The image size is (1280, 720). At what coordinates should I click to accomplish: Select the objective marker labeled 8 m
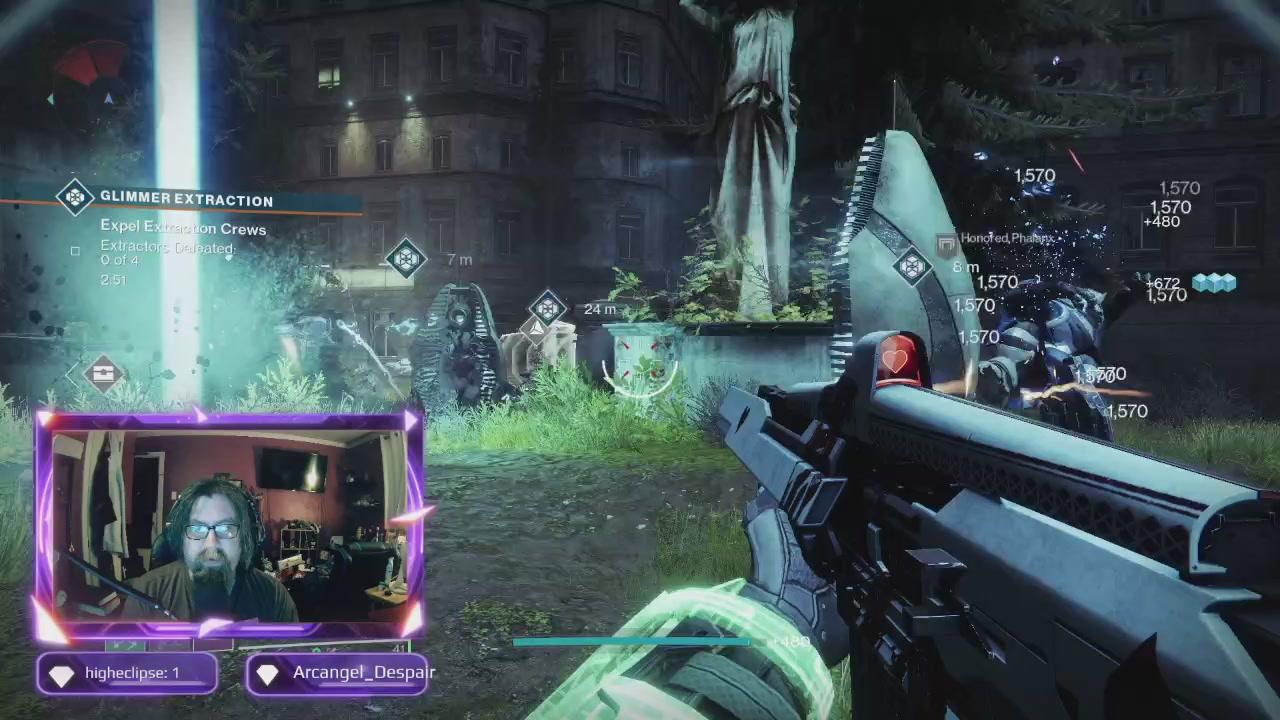point(911,267)
